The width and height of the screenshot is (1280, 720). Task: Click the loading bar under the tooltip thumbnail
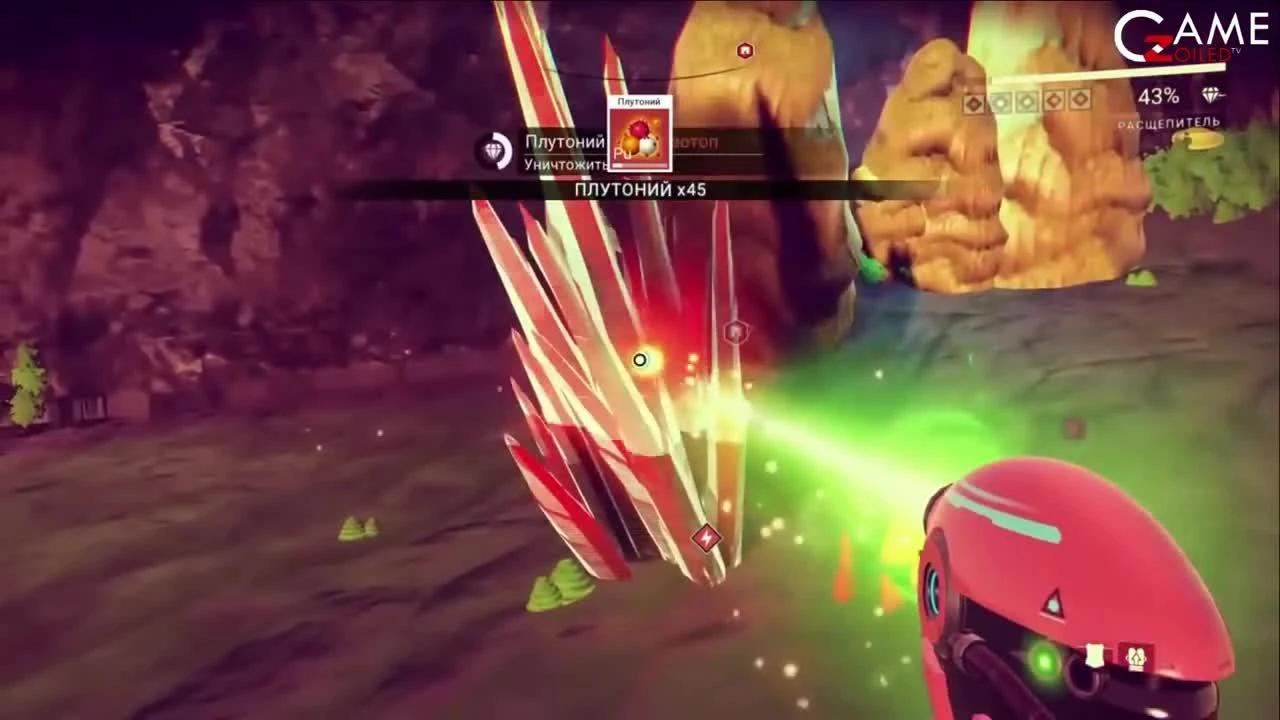[640, 166]
